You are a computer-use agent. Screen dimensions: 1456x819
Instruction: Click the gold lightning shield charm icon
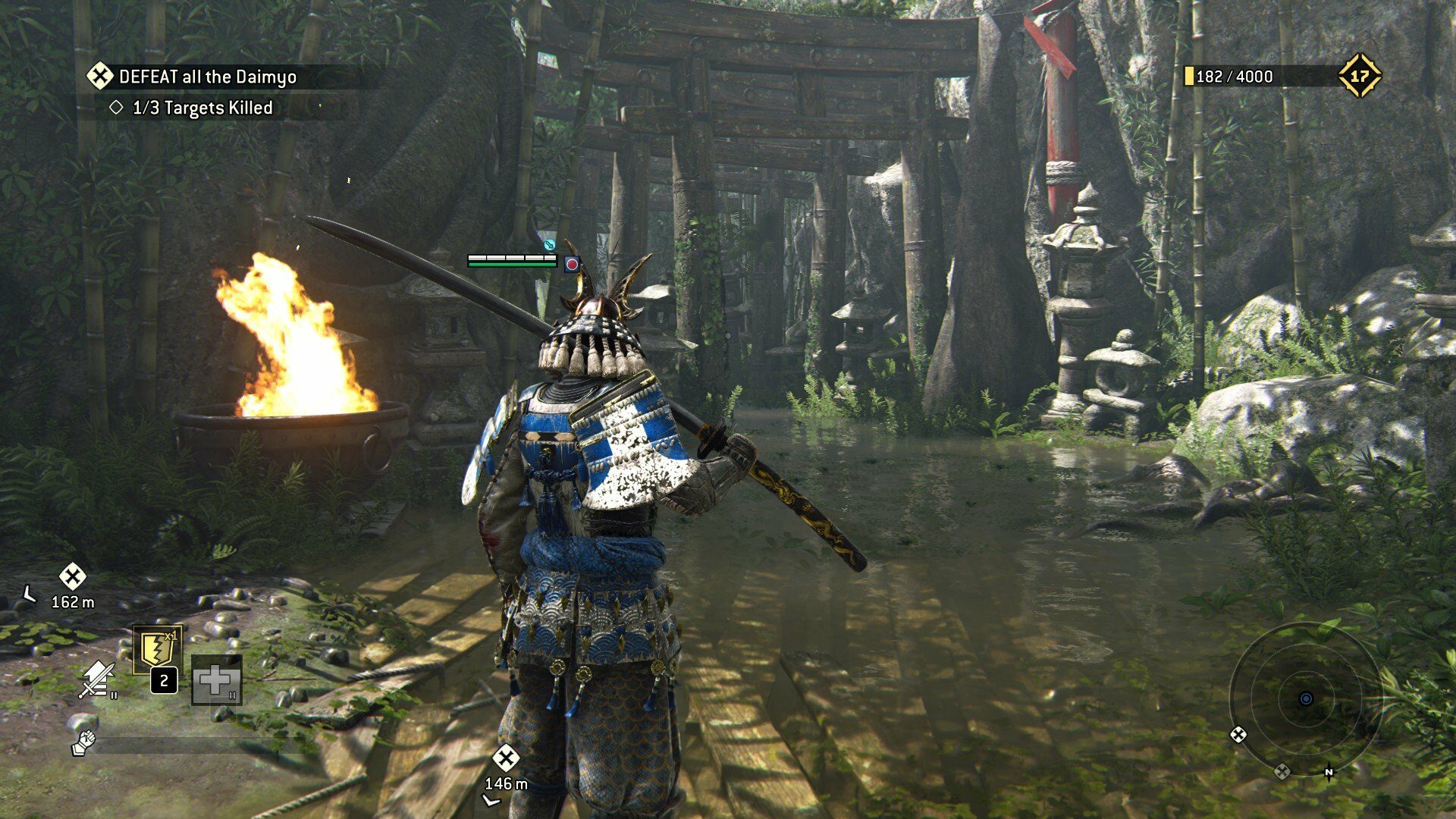(155, 646)
